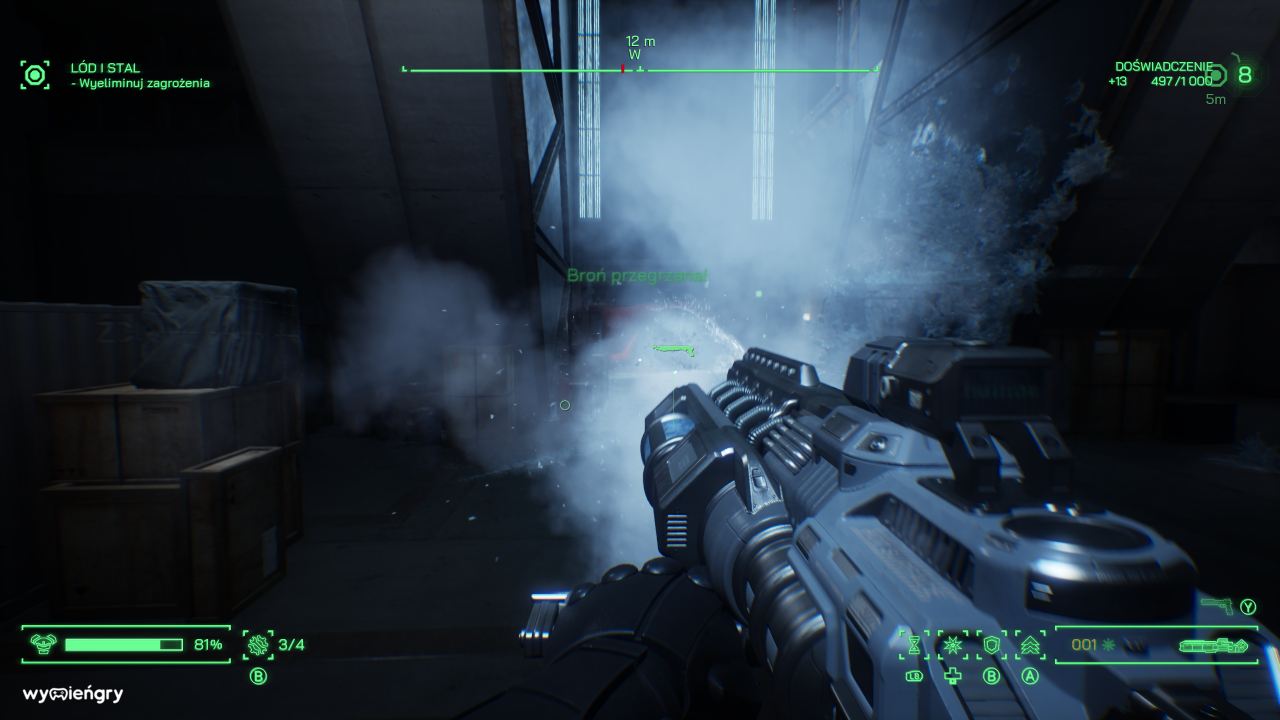Click the Broń przegrzana warning message

point(640,276)
